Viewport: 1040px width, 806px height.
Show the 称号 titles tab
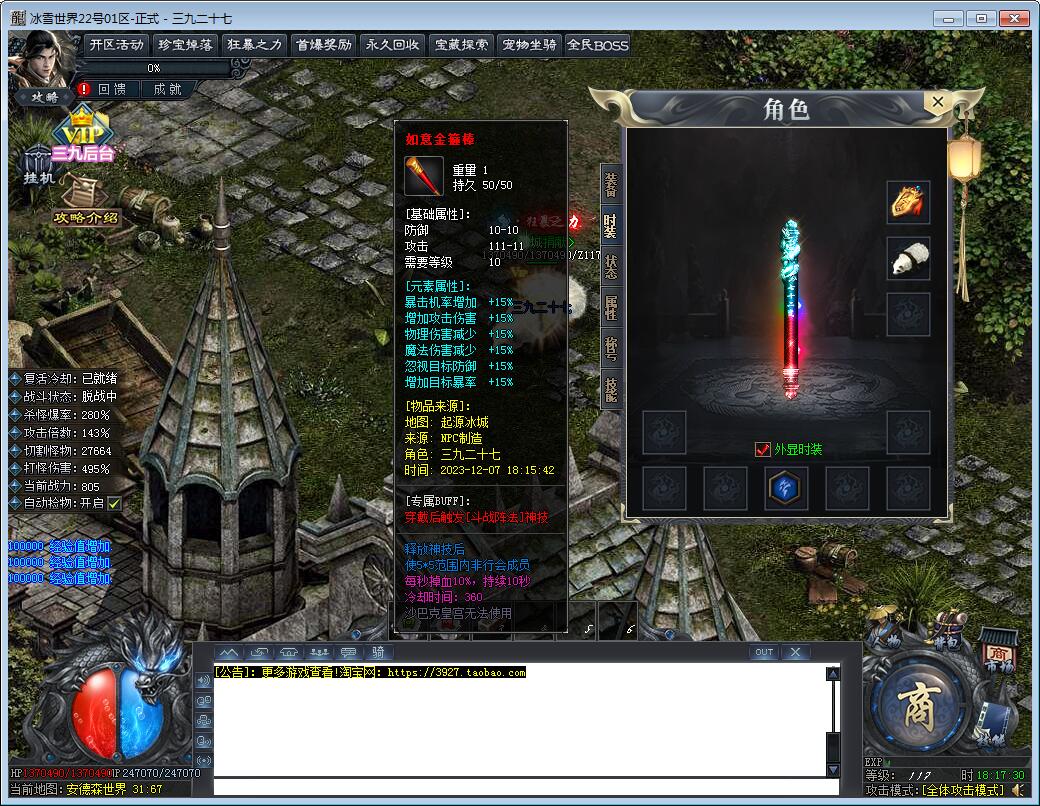tap(610, 348)
